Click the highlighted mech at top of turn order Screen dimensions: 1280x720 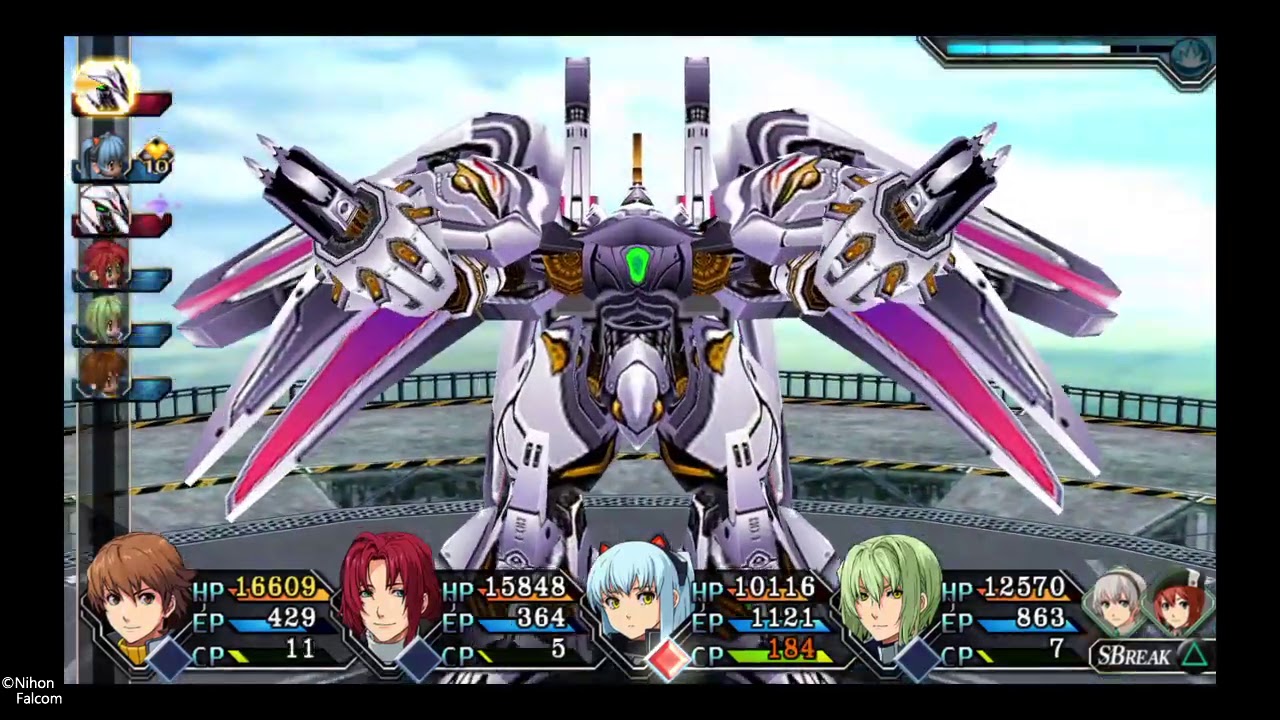106,88
